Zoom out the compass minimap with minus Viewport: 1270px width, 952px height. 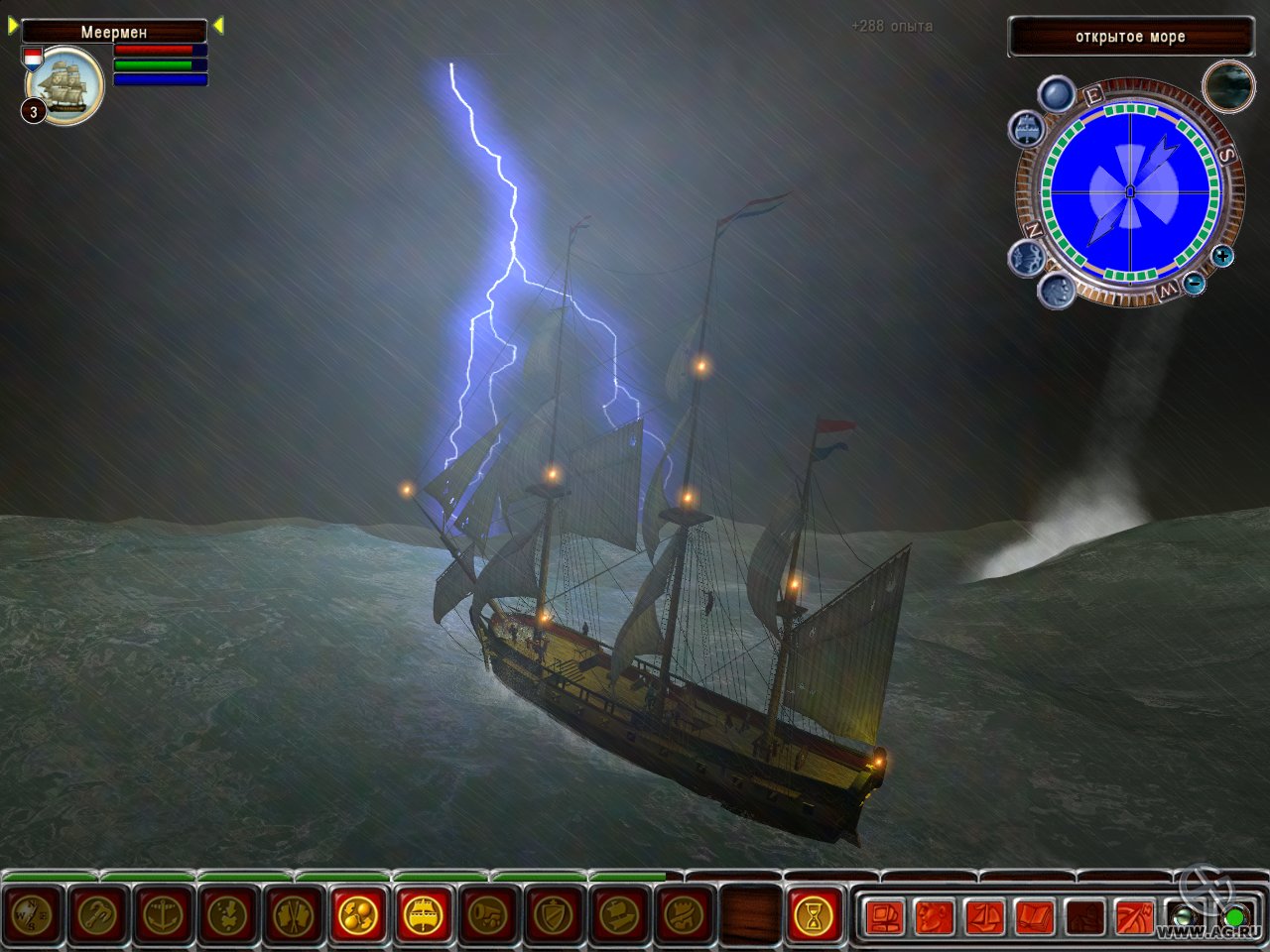[x=1195, y=285]
